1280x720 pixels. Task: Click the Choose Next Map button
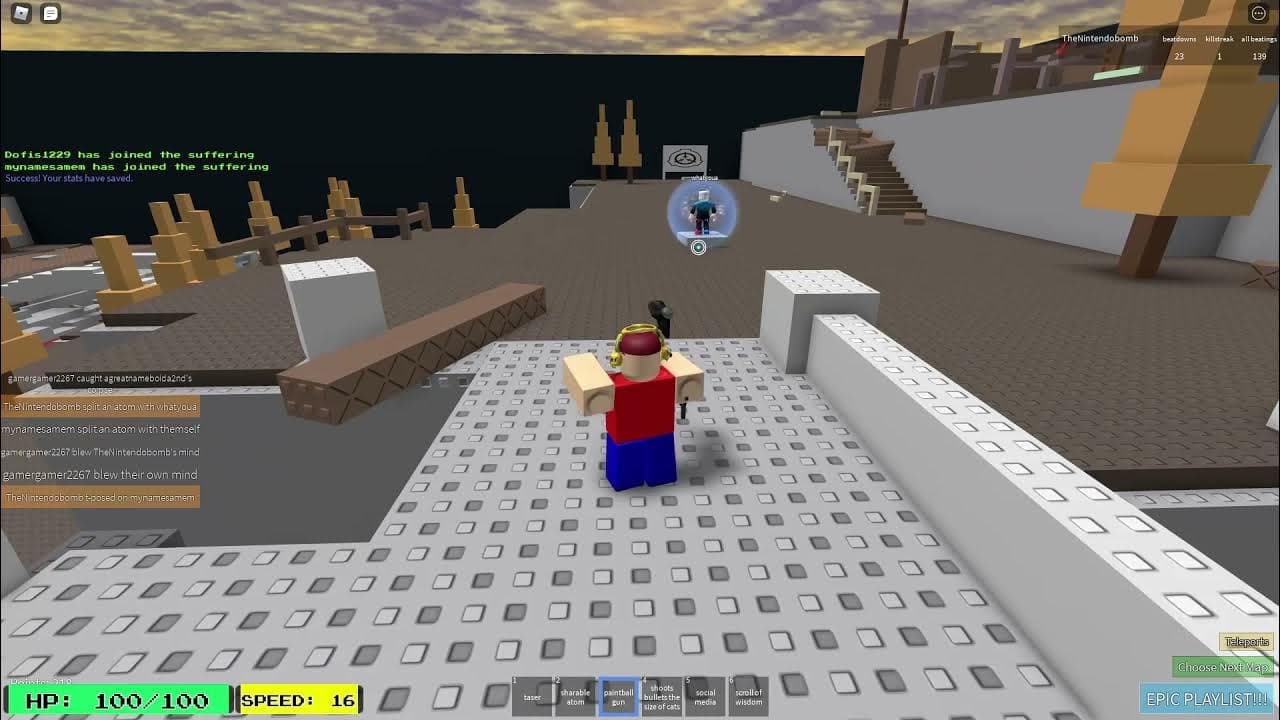pos(1225,665)
